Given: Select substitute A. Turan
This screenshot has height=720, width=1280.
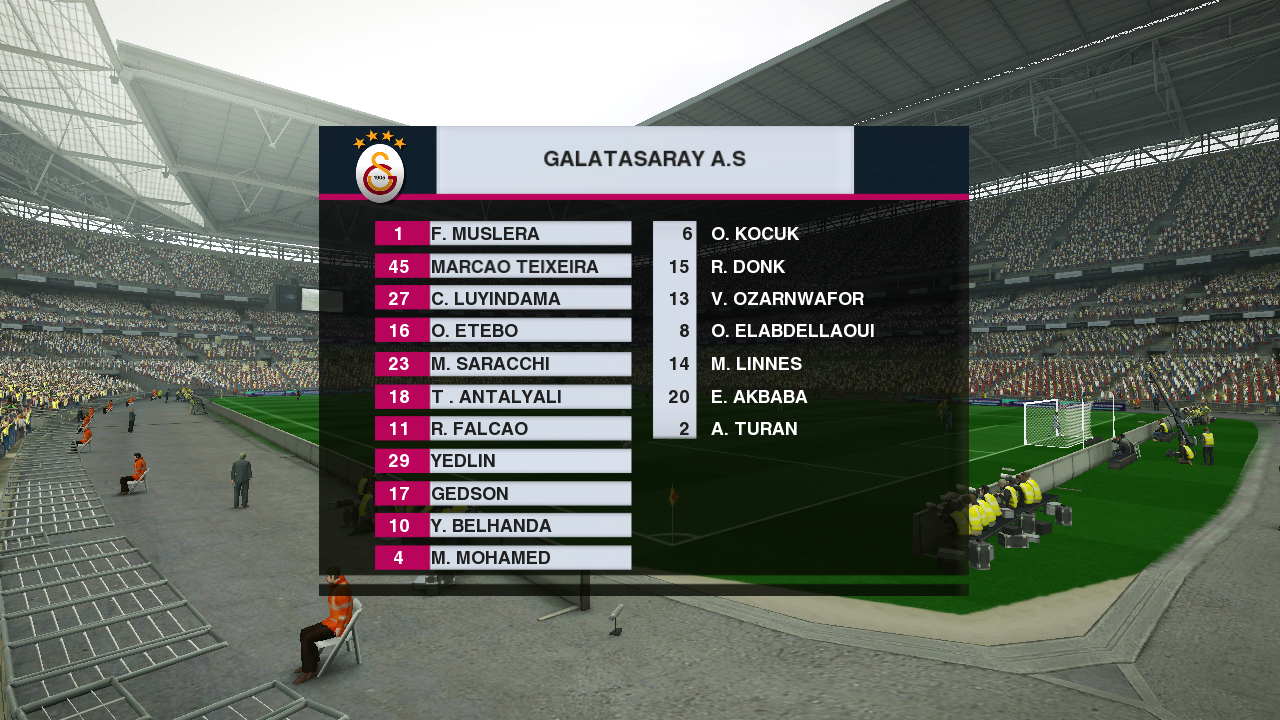Looking at the screenshot, I should pos(753,429).
